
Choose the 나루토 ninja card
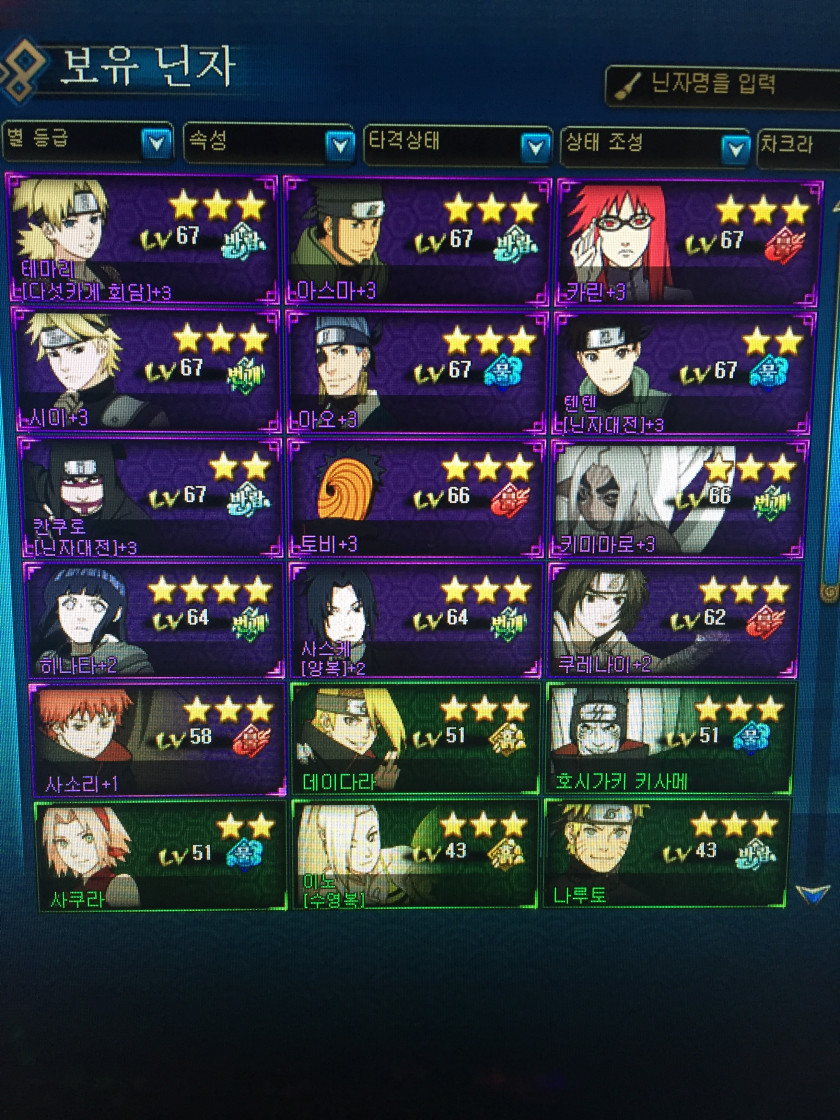click(666, 854)
